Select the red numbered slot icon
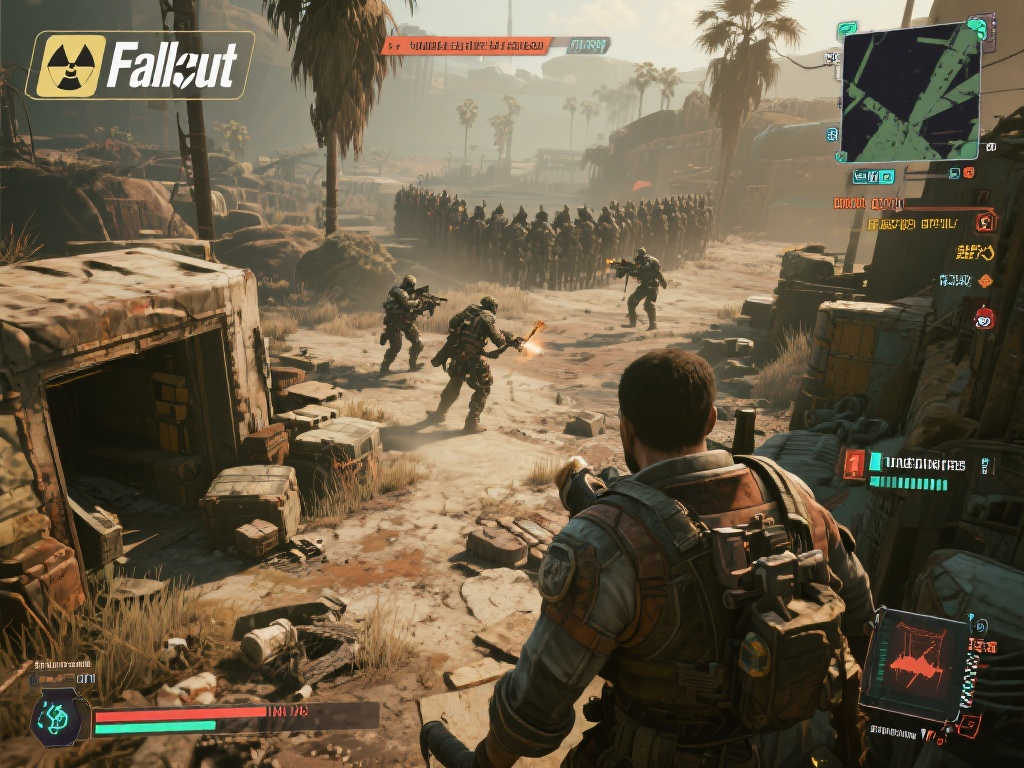1024x768 pixels. (x=853, y=464)
